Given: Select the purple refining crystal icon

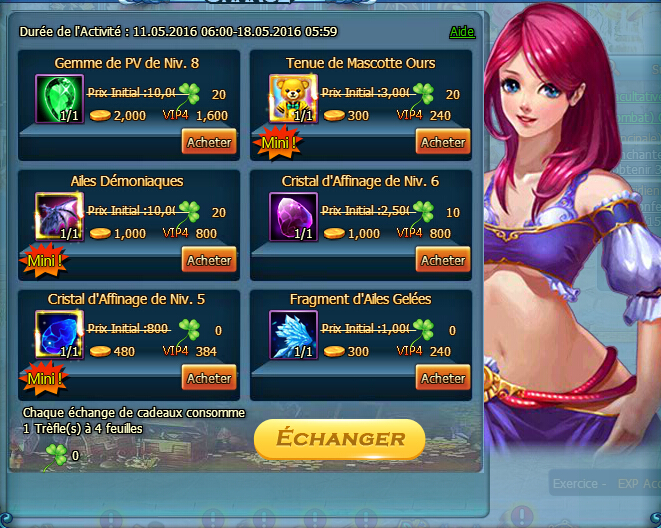Looking at the screenshot, I should [x=293, y=217].
